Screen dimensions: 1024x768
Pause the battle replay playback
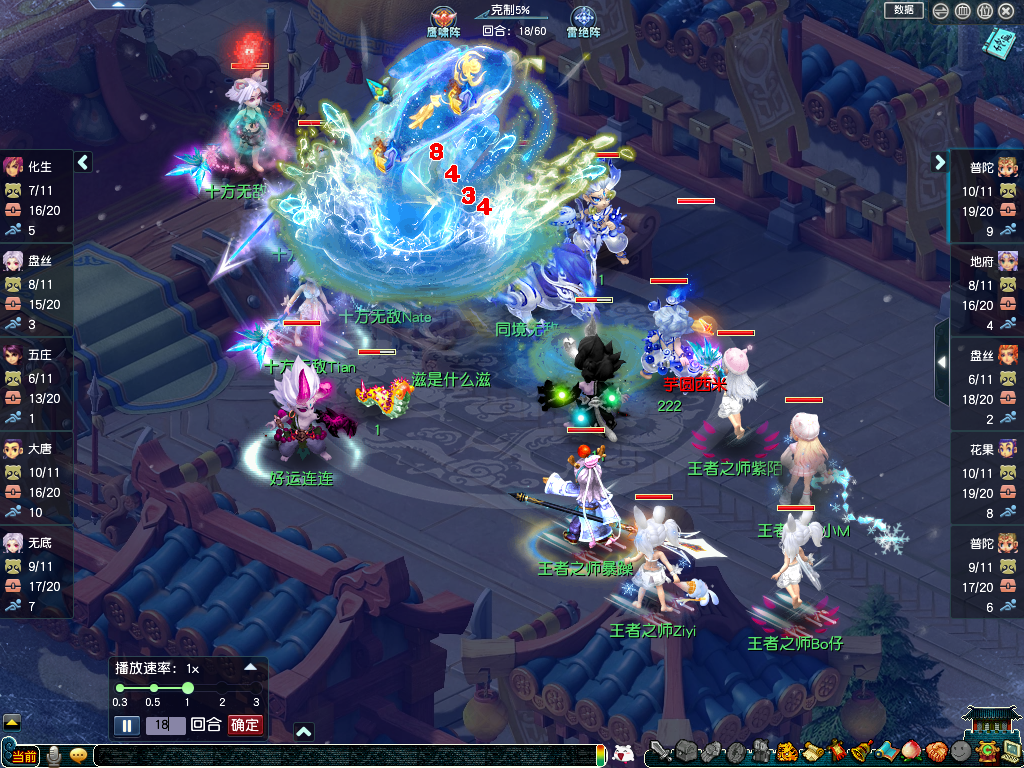[x=126, y=725]
